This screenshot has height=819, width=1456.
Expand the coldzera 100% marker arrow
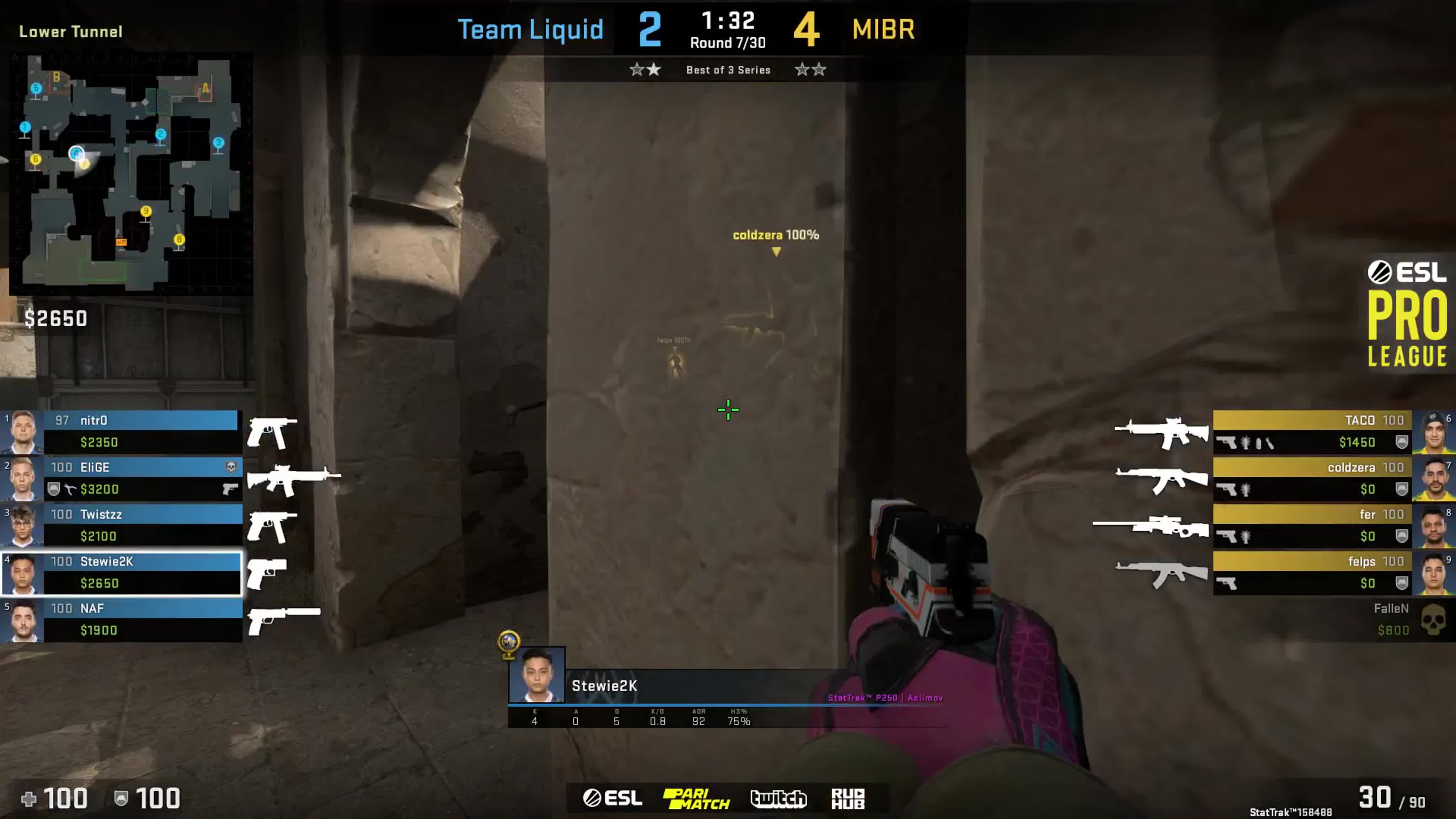tap(776, 251)
